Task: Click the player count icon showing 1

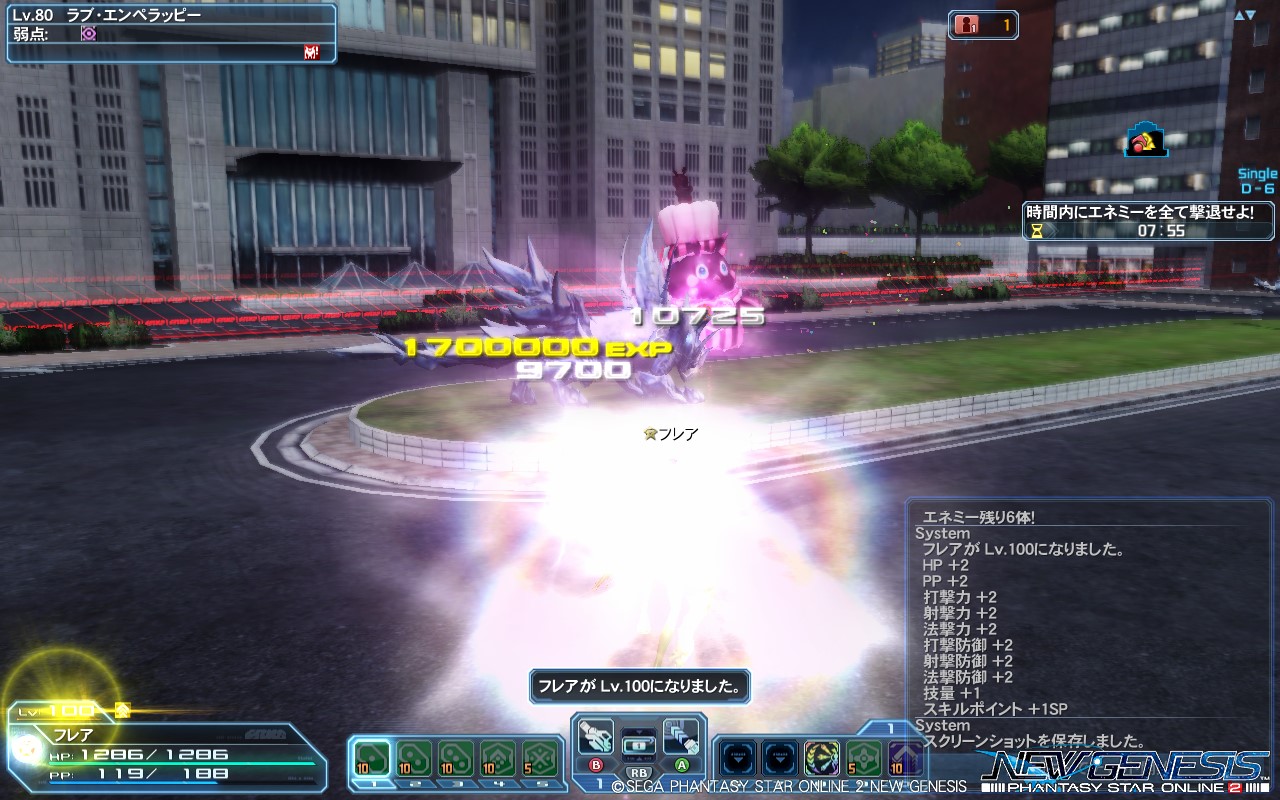Action: click(967, 24)
